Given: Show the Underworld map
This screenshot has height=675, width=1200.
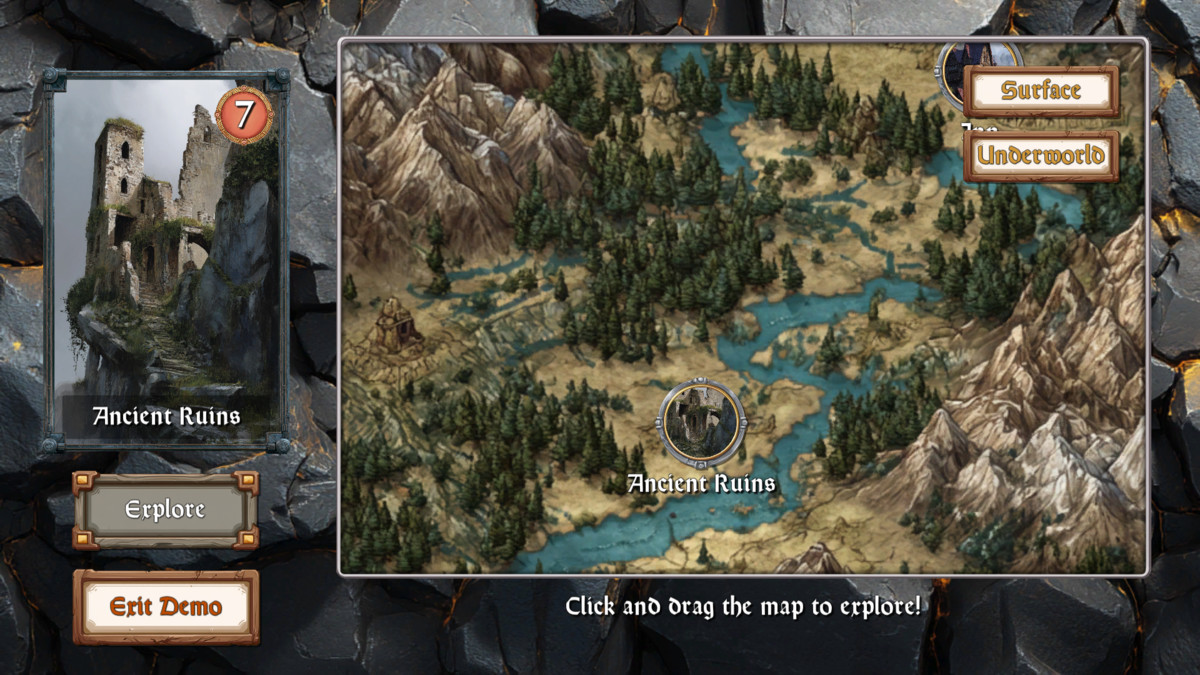Looking at the screenshot, I should [x=1041, y=156].
